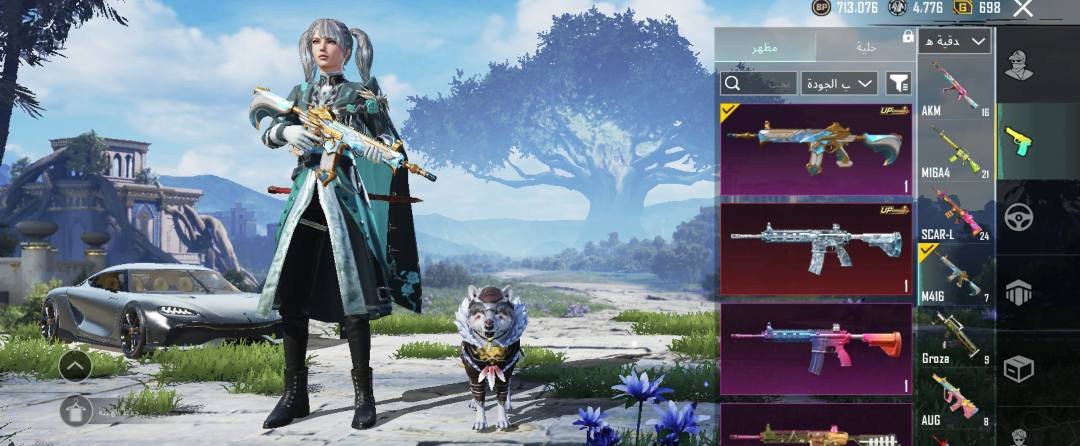Pick AUG in the weapon list

coord(955,398)
